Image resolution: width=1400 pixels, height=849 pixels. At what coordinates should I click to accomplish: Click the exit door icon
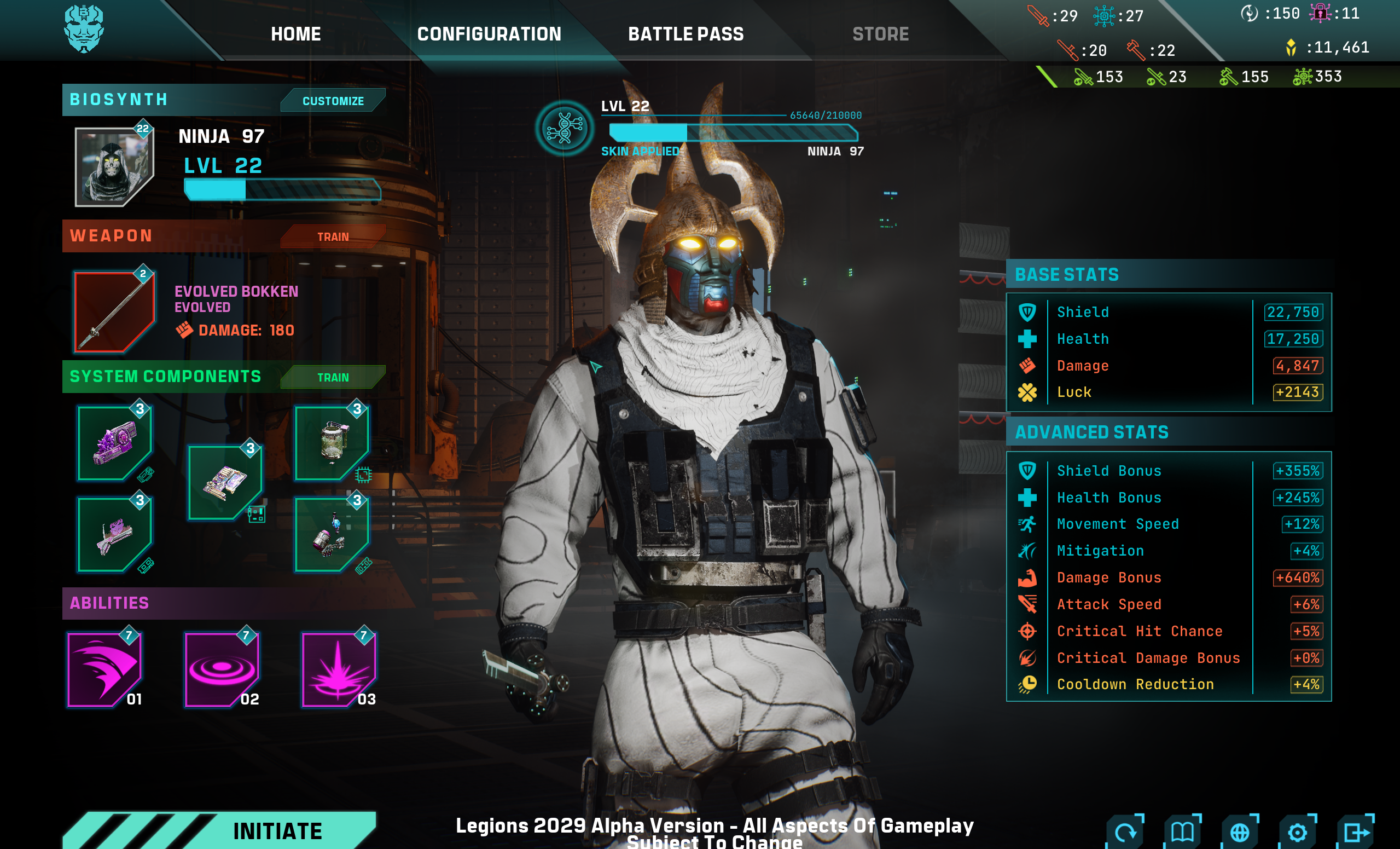click(1356, 832)
